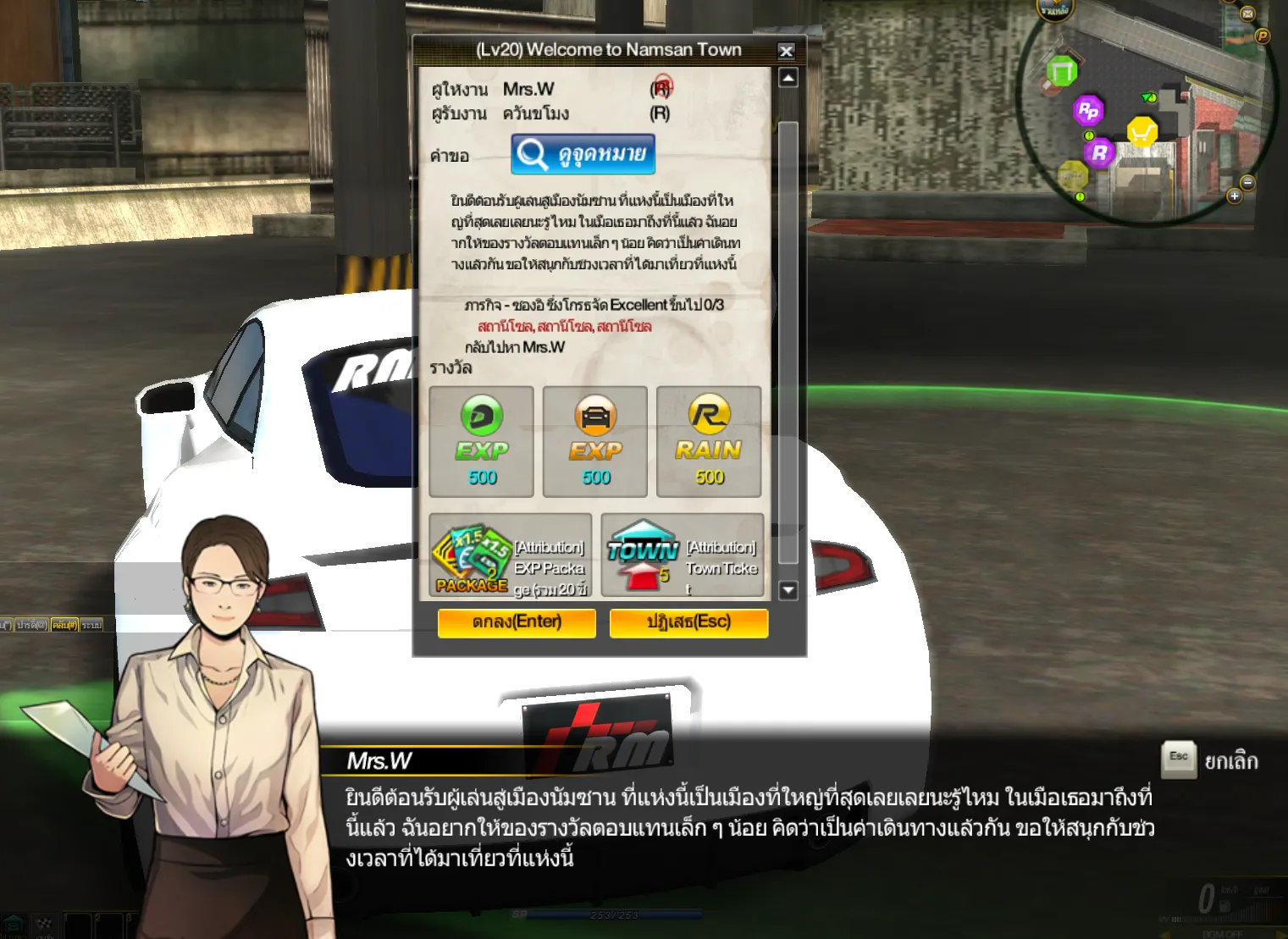This screenshot has width=1288, height=939.
Task: Accept the quest with ตกลง(Enter) button
Action: click(517, 622)
